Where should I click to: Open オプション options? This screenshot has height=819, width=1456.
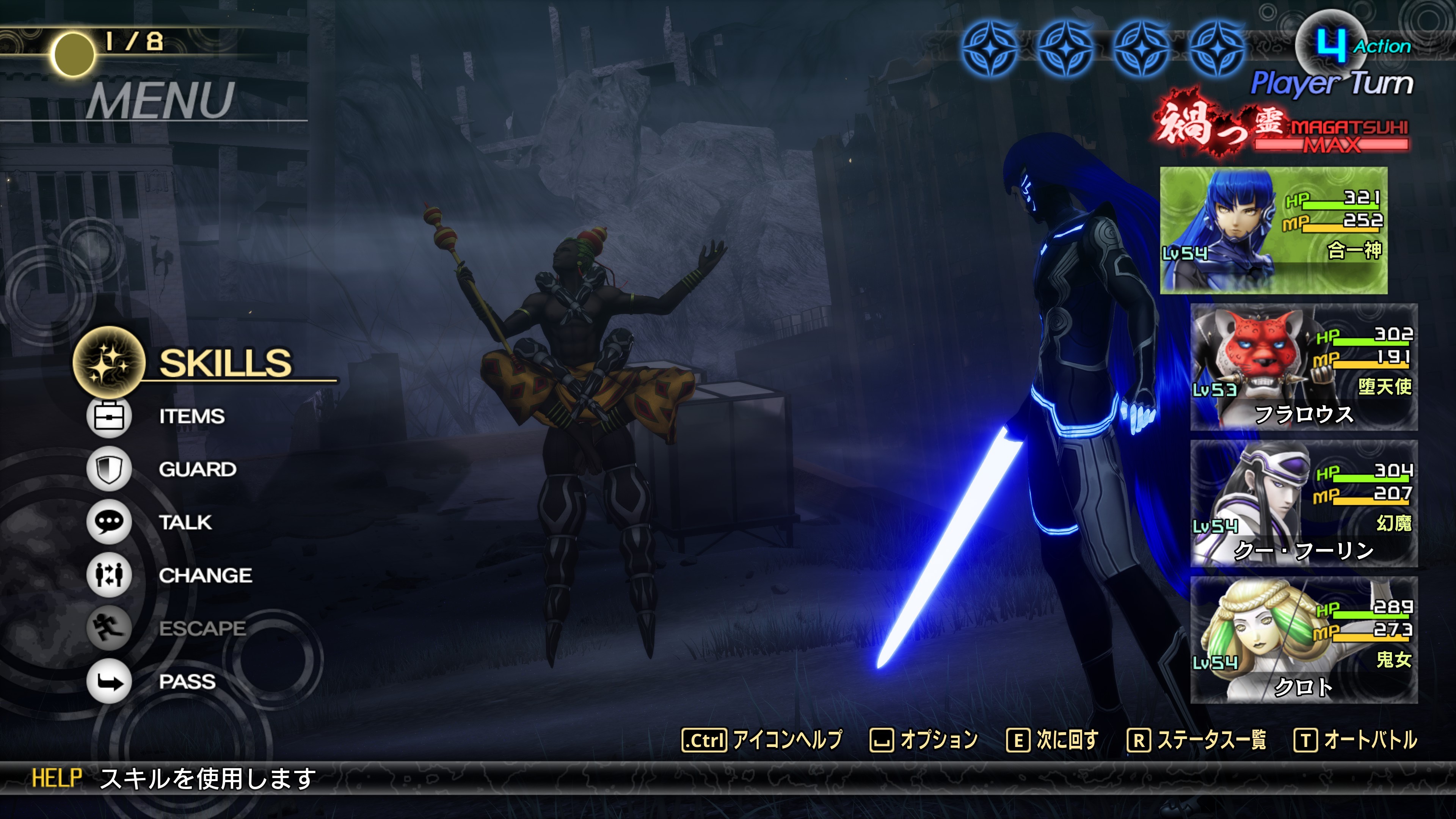pos(924,740)
